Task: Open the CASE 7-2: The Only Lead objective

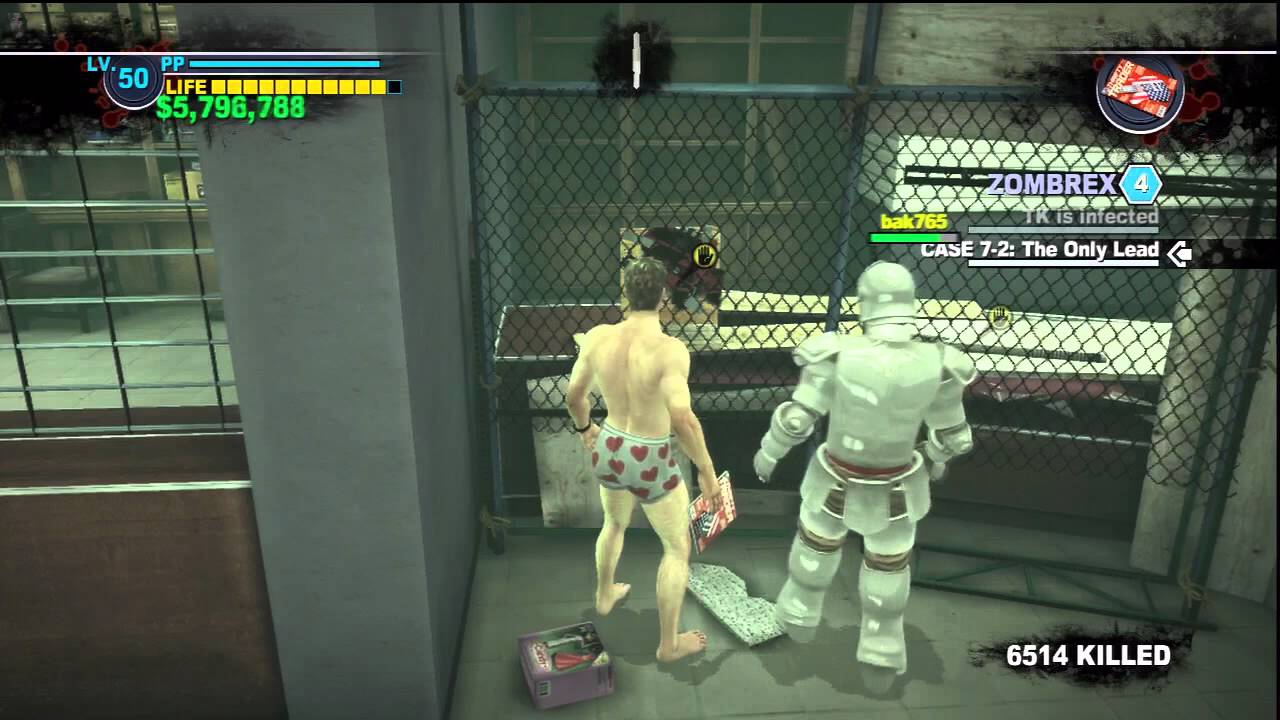Action: [1039, 250]
